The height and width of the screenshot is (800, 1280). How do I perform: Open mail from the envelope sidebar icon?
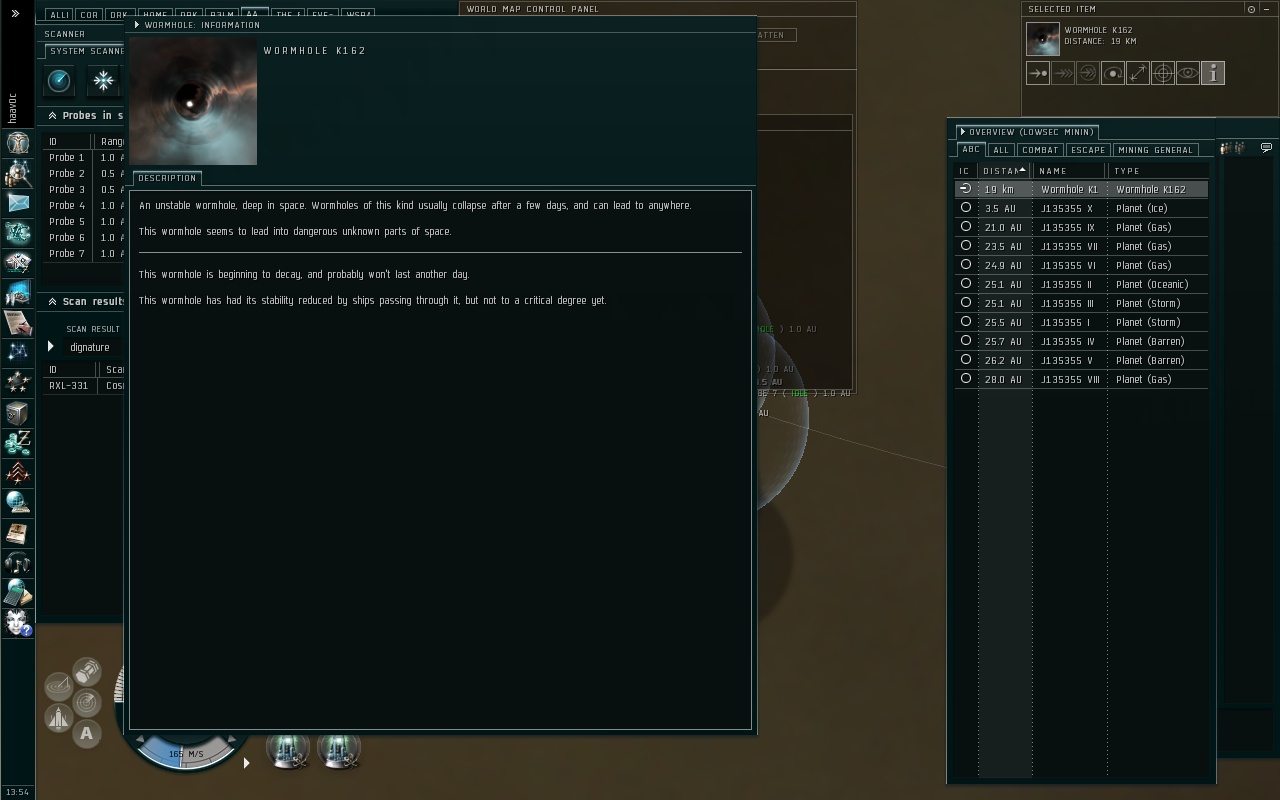click(x=18, y=203)
